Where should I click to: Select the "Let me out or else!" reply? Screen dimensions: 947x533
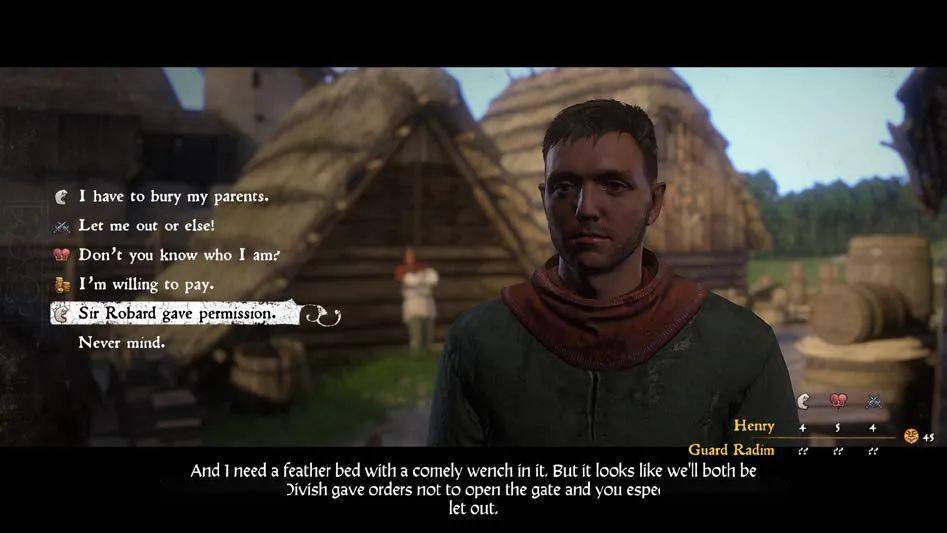coord(146,225)
